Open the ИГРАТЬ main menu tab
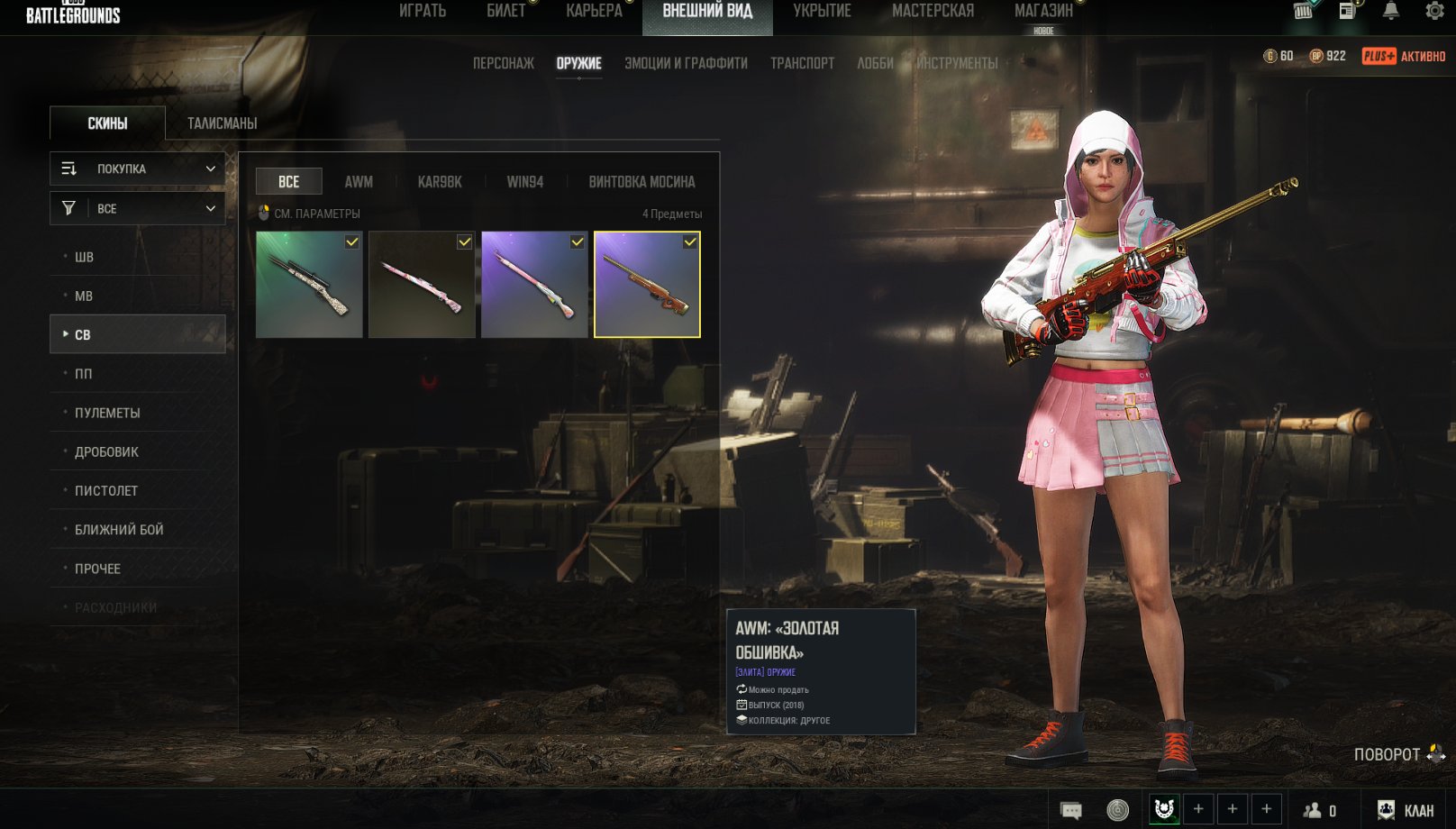 click(423, 11)
